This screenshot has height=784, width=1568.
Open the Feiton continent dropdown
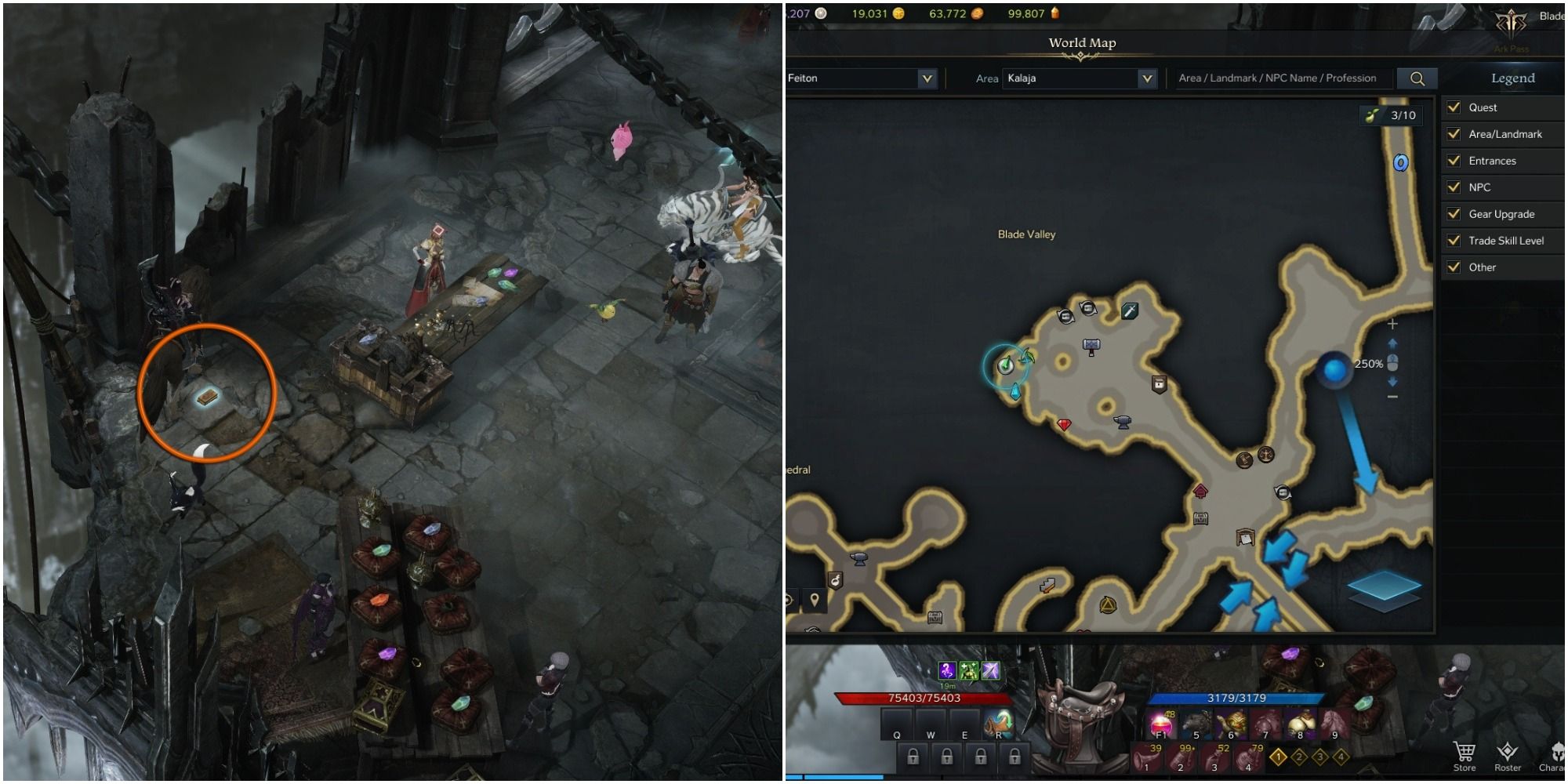(x=861, y=78)
